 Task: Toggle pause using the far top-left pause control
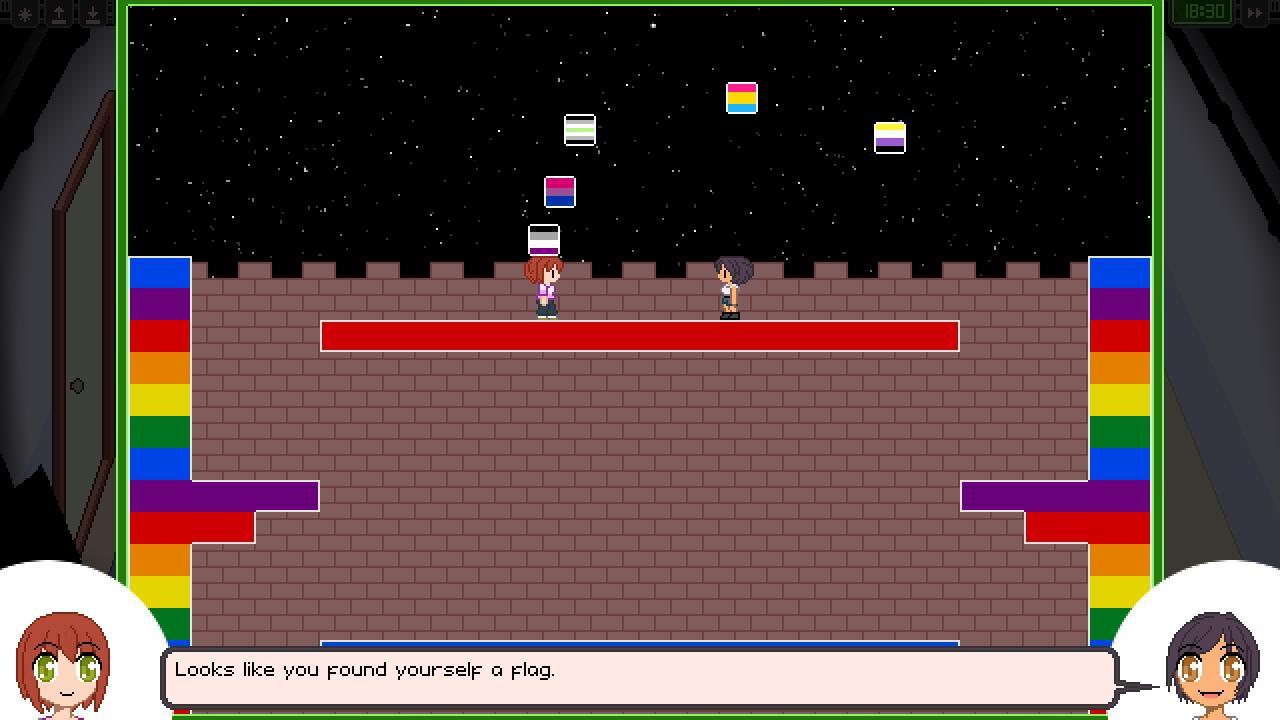tap(4, 8)
